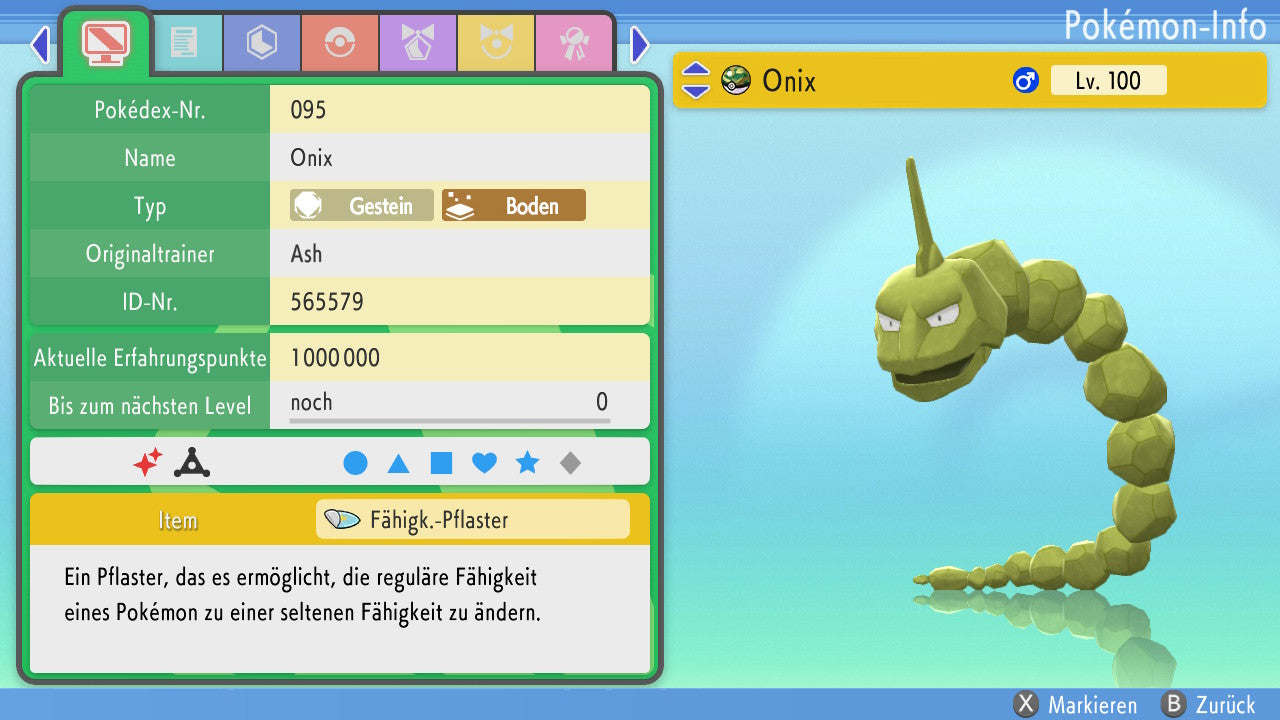Switch to the yellow bow contest moves tab
This screenshot has height=720, width=1280.
(x=495, y=43)
